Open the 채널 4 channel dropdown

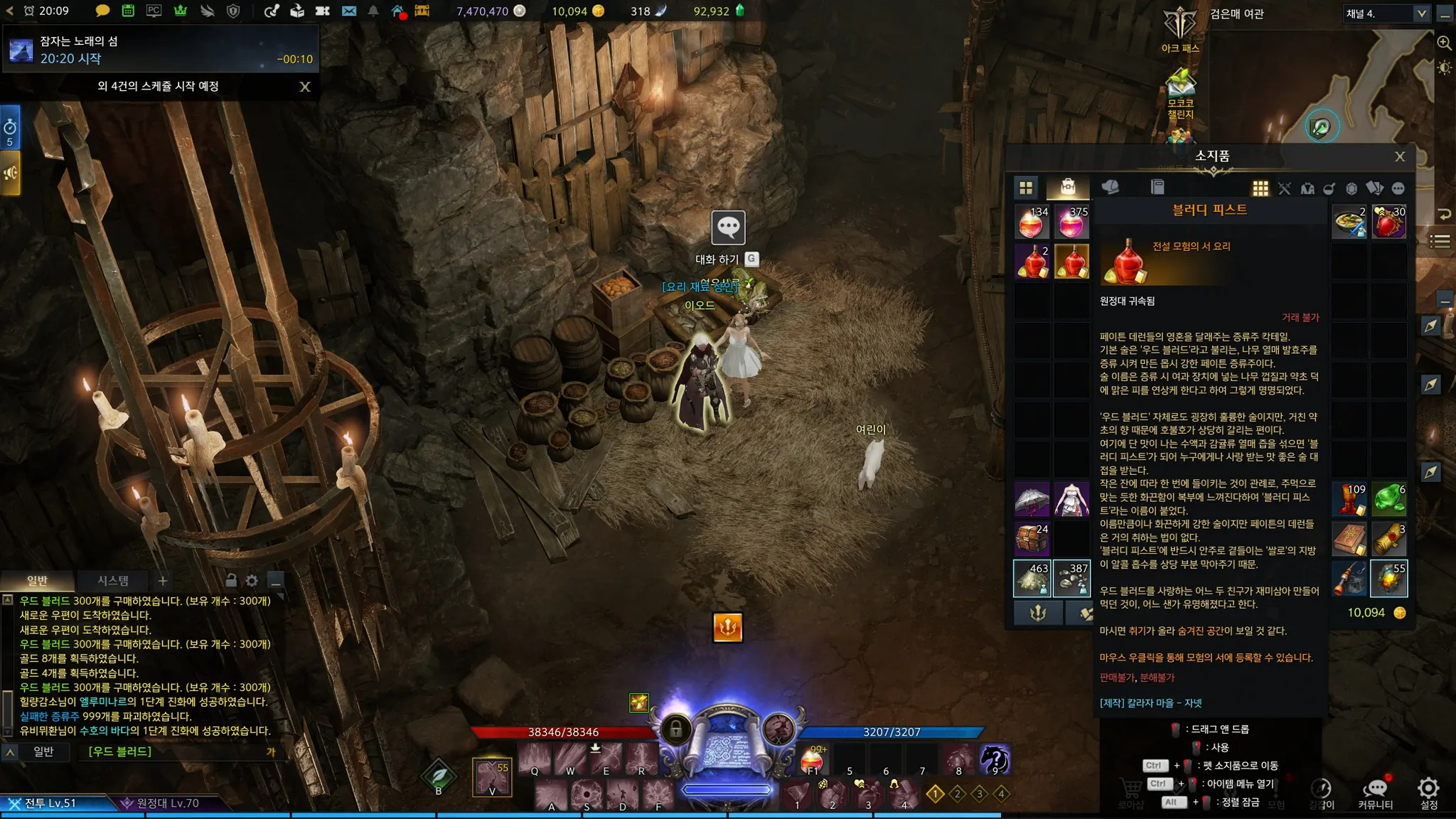tap(1420, 14)
